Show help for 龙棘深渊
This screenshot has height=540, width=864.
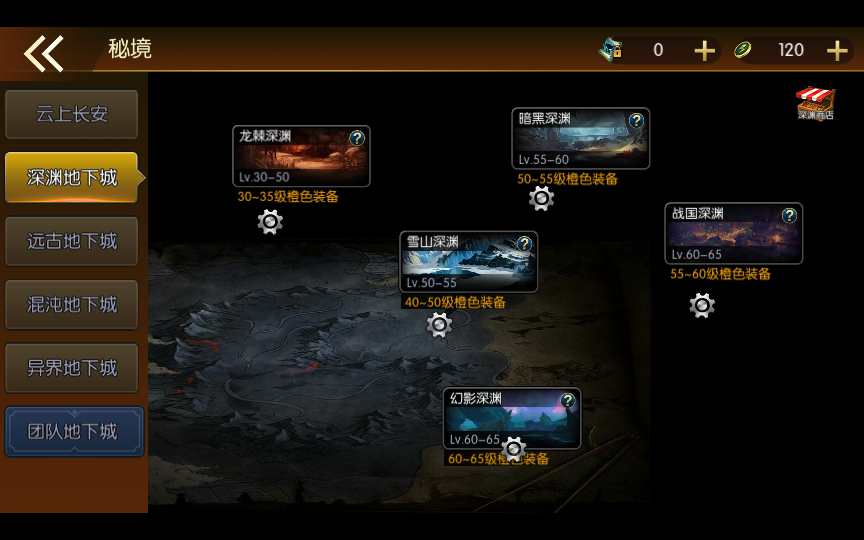pos(357,138)
